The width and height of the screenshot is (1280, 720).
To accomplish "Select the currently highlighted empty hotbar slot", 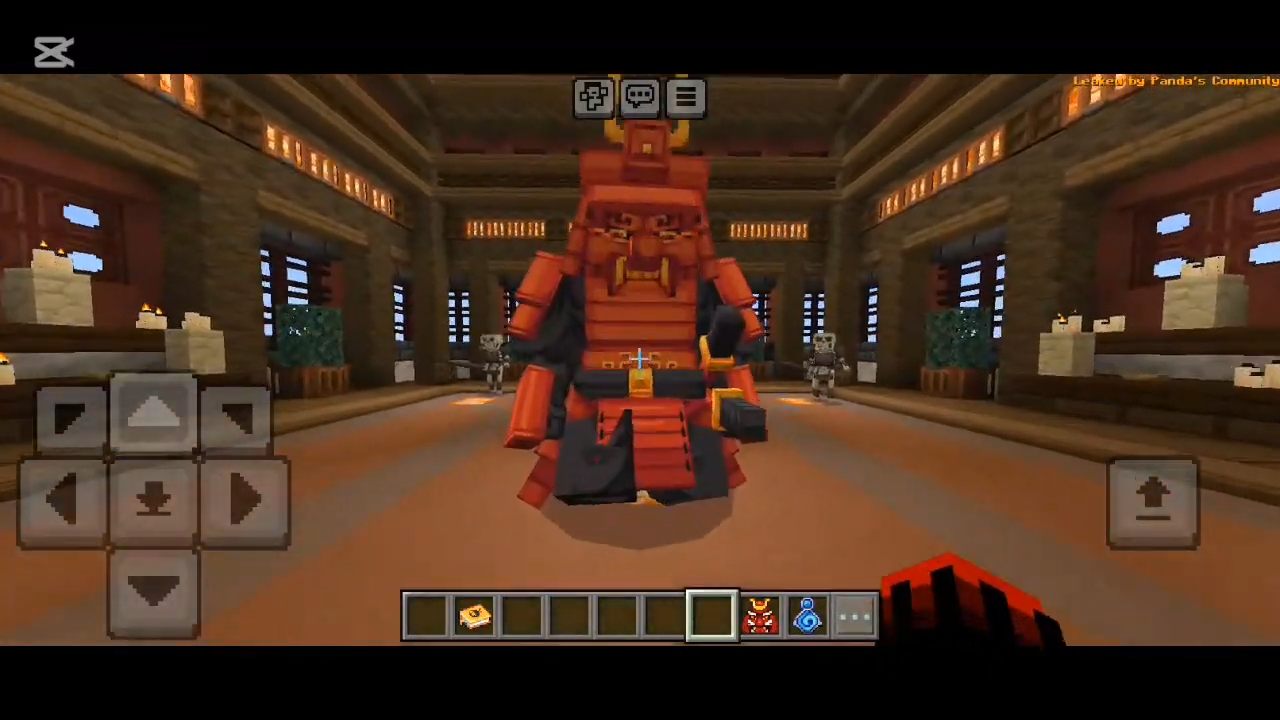I will tap(712, 615).
